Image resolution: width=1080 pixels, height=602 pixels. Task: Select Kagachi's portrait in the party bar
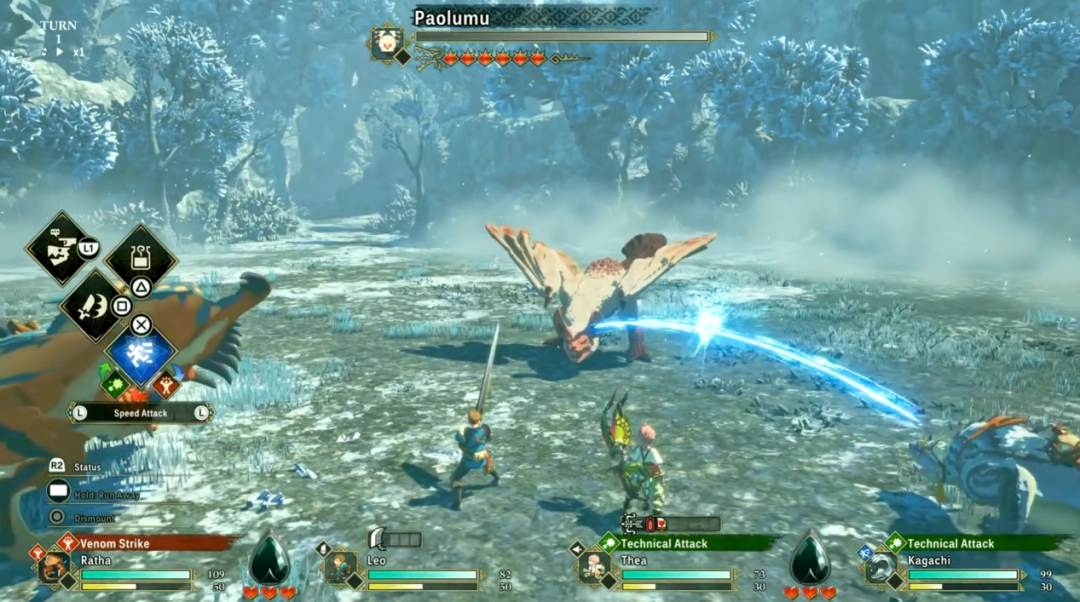point(881,568)
